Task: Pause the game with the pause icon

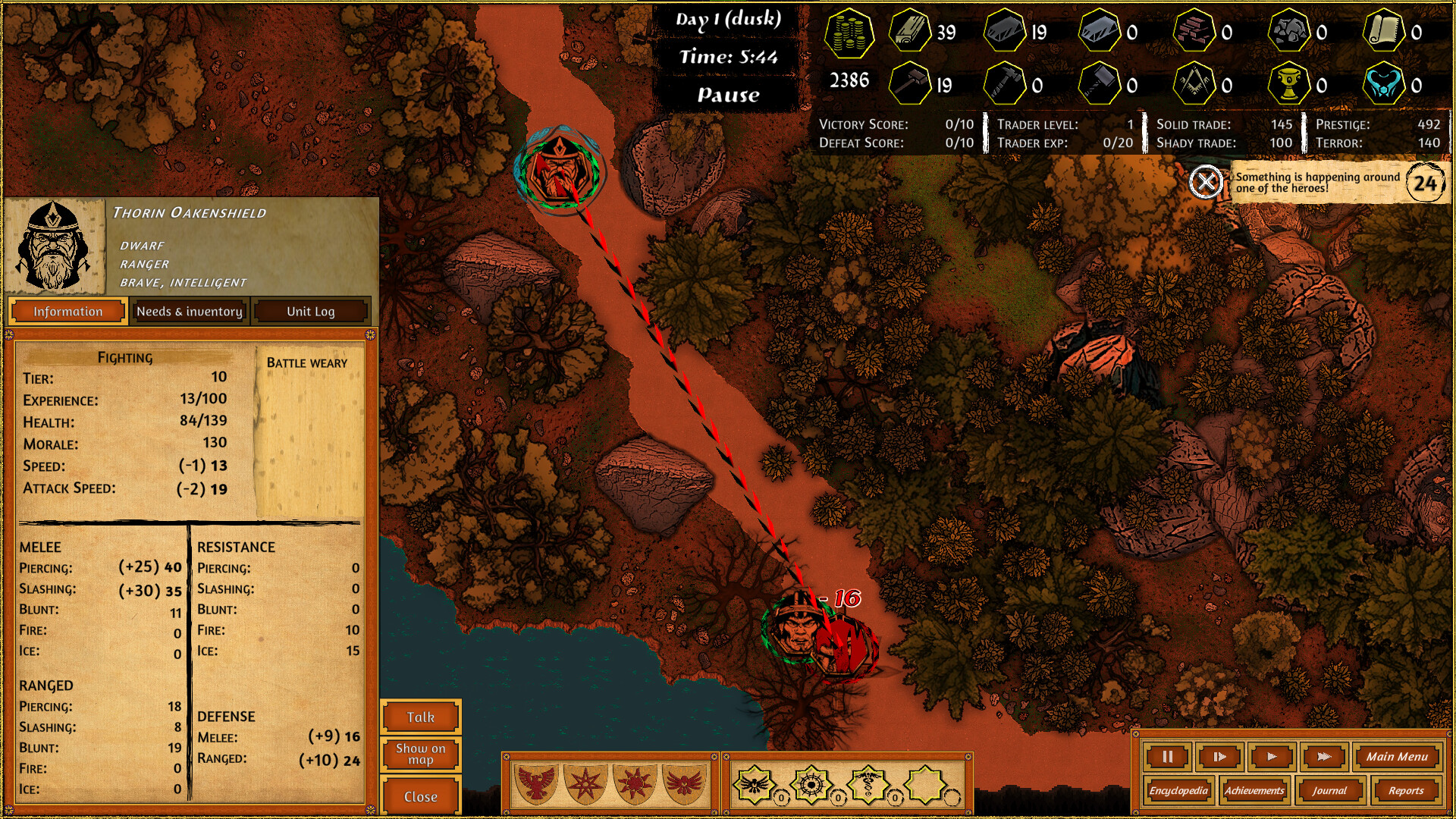Action: 1168,756
